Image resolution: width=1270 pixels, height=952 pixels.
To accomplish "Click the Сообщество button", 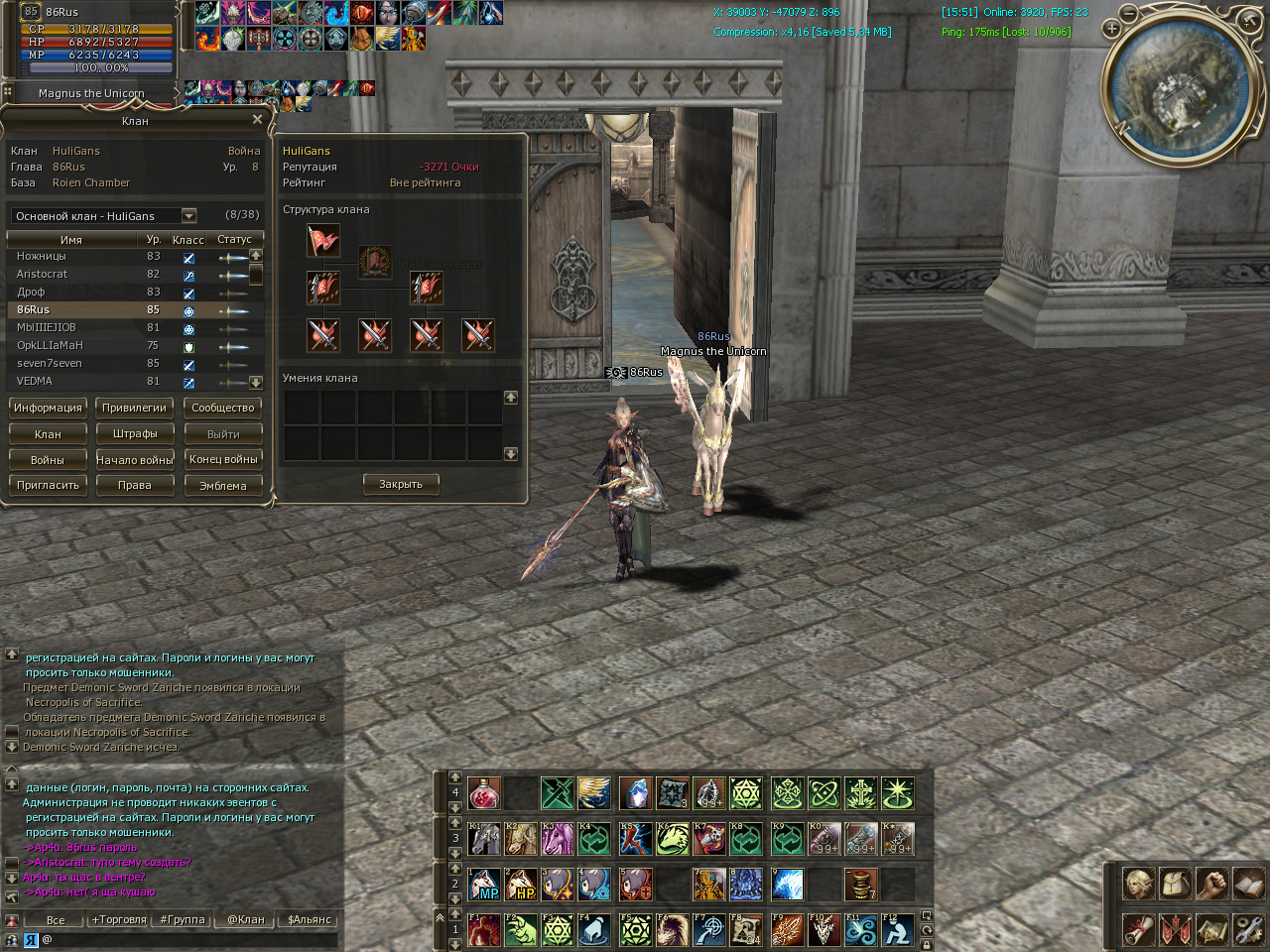I will pos(222,408).
